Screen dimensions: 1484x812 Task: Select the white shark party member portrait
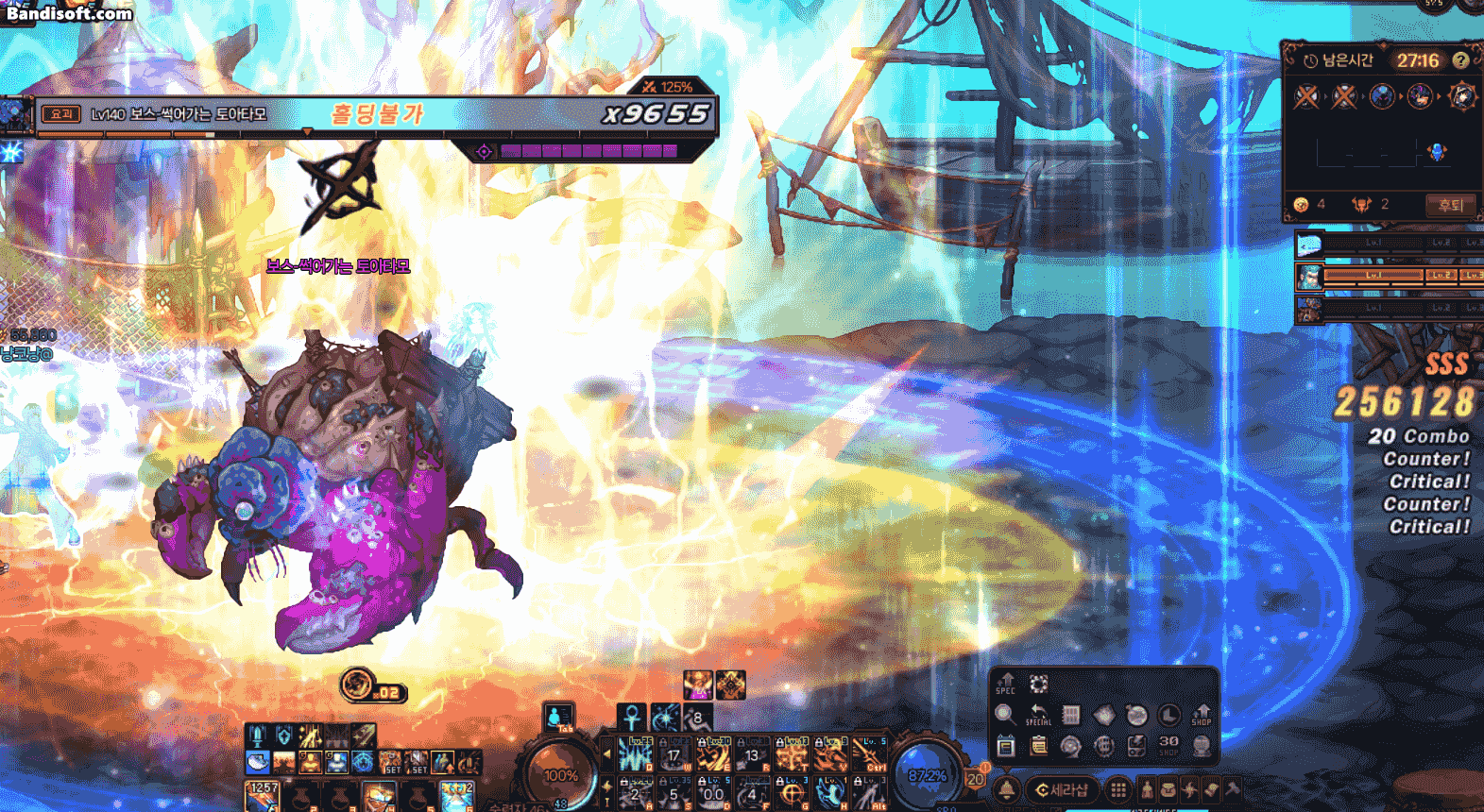1309,246
